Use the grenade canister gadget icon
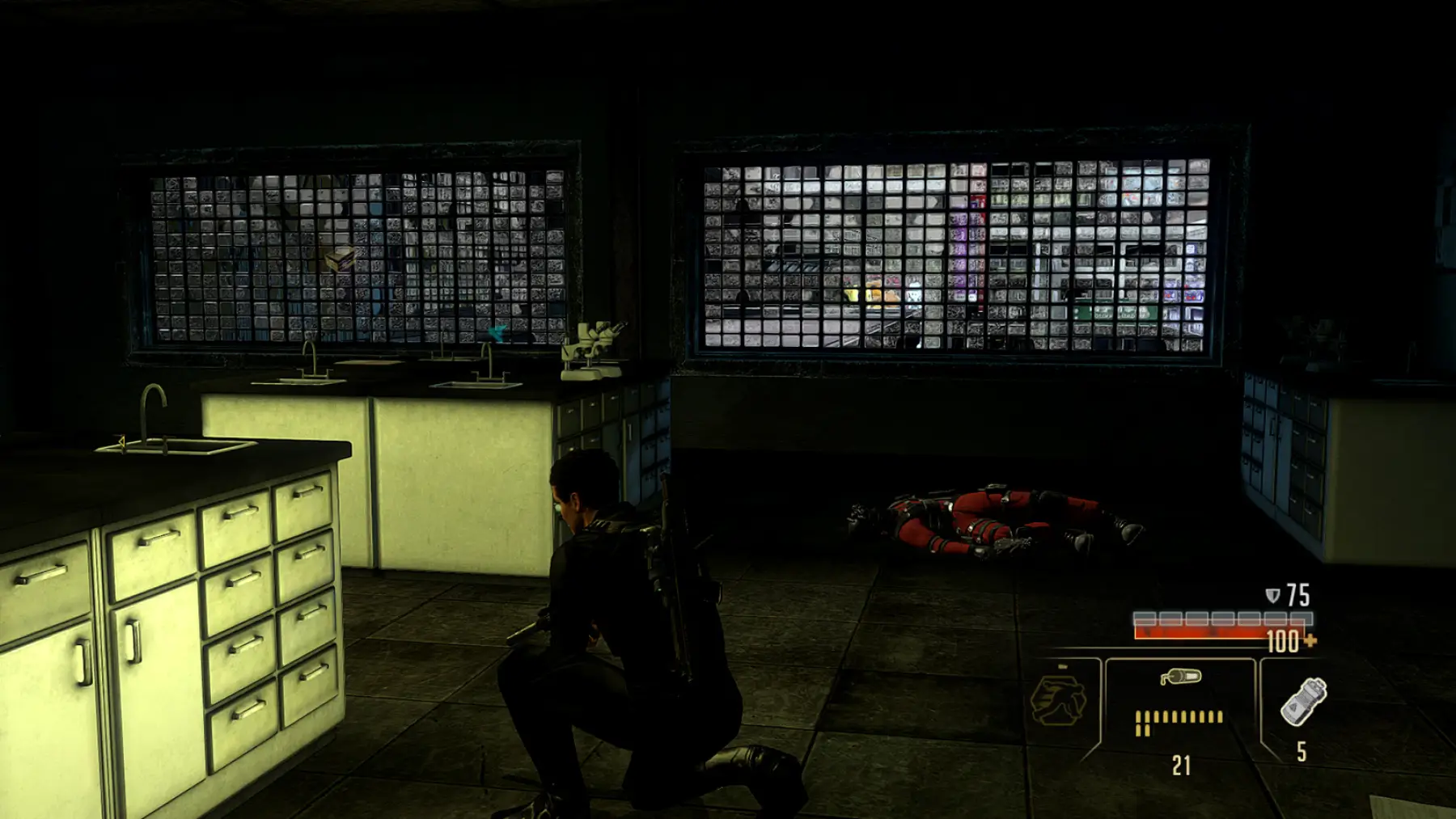1456x819 pixels. point(1302,701)
